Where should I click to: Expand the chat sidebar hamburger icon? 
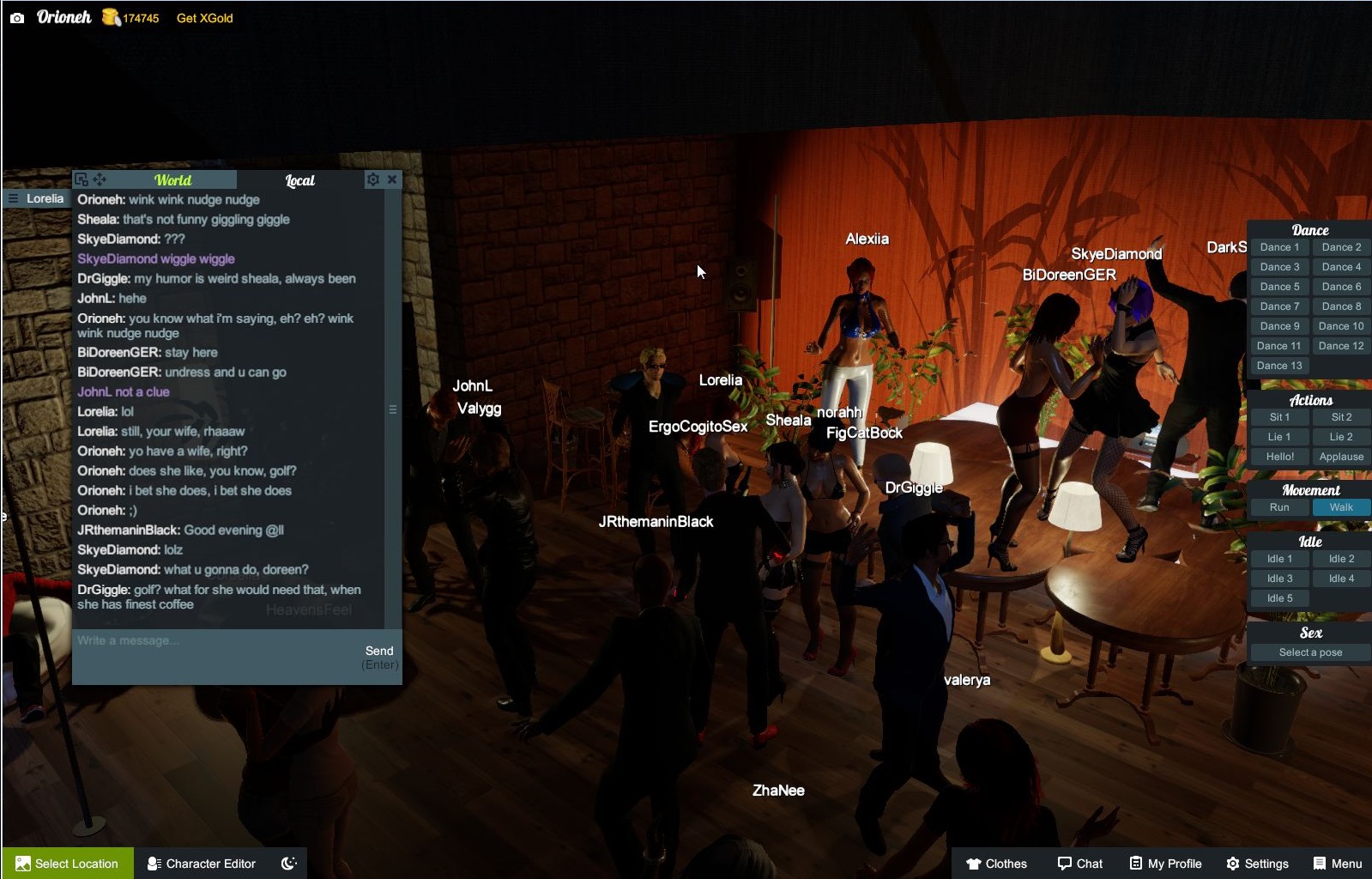[x=392, y=409]
